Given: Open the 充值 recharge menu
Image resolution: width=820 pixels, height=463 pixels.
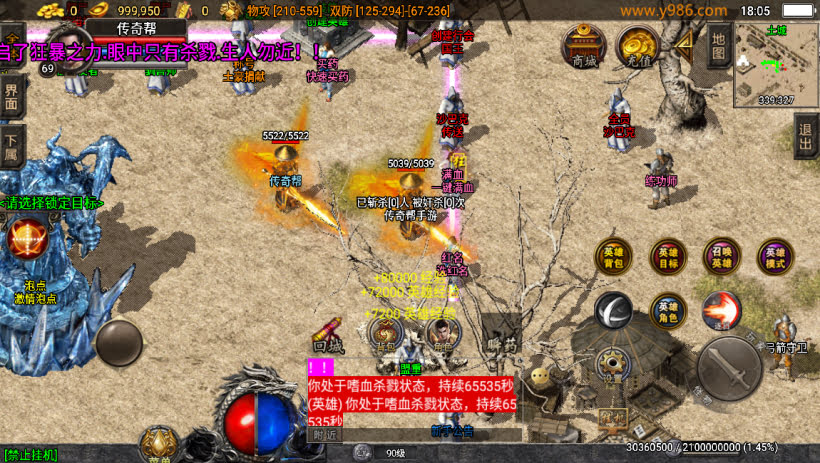Looking at the screenshot, I should coord(636,47).
